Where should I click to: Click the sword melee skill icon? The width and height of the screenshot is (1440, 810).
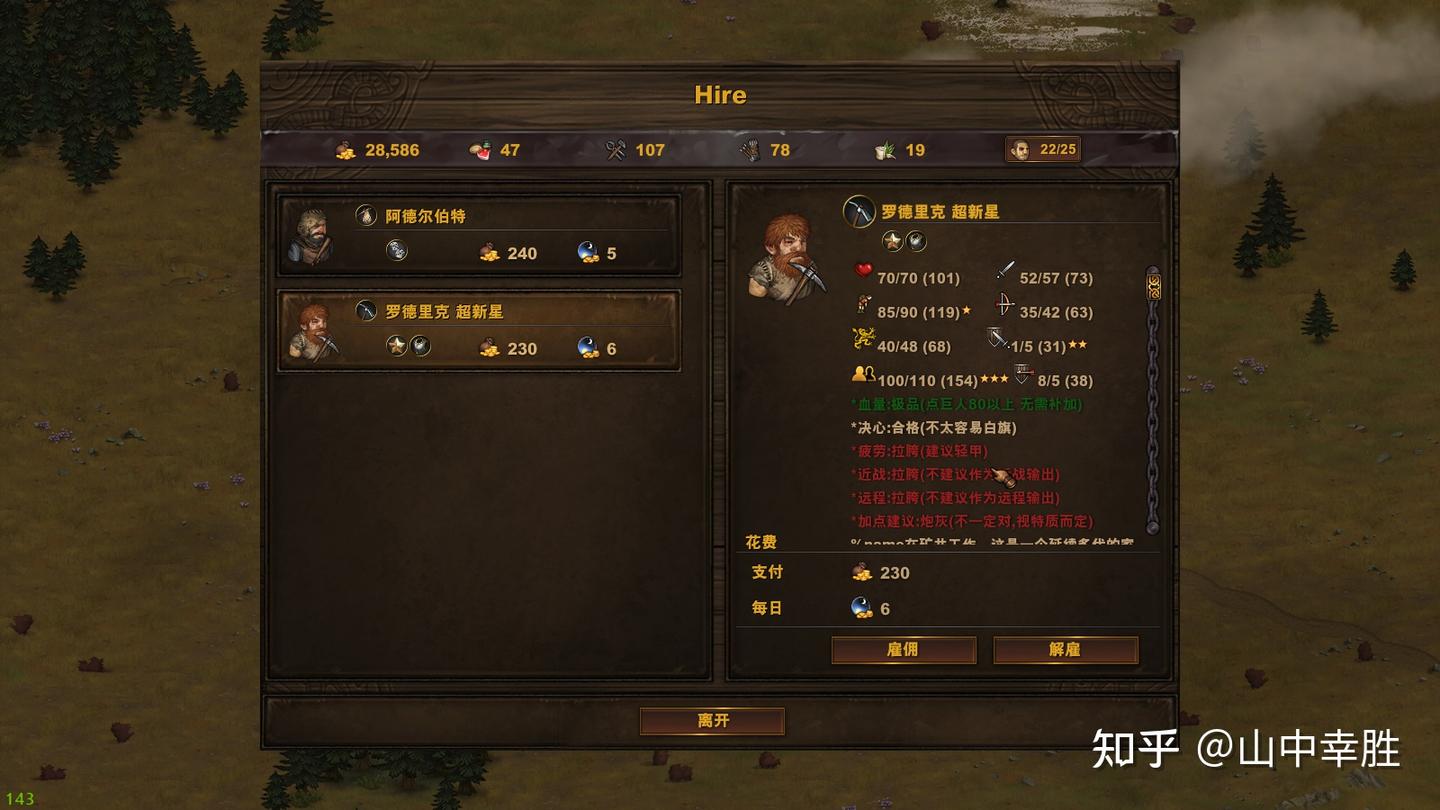1005,269
